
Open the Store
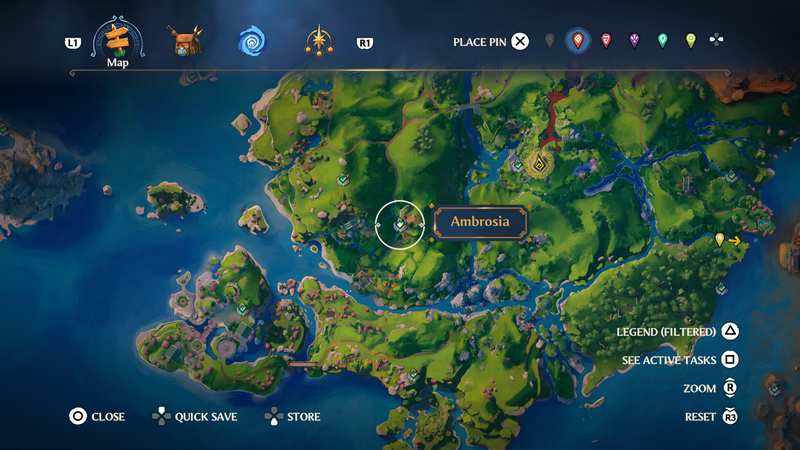pos(273,416)
